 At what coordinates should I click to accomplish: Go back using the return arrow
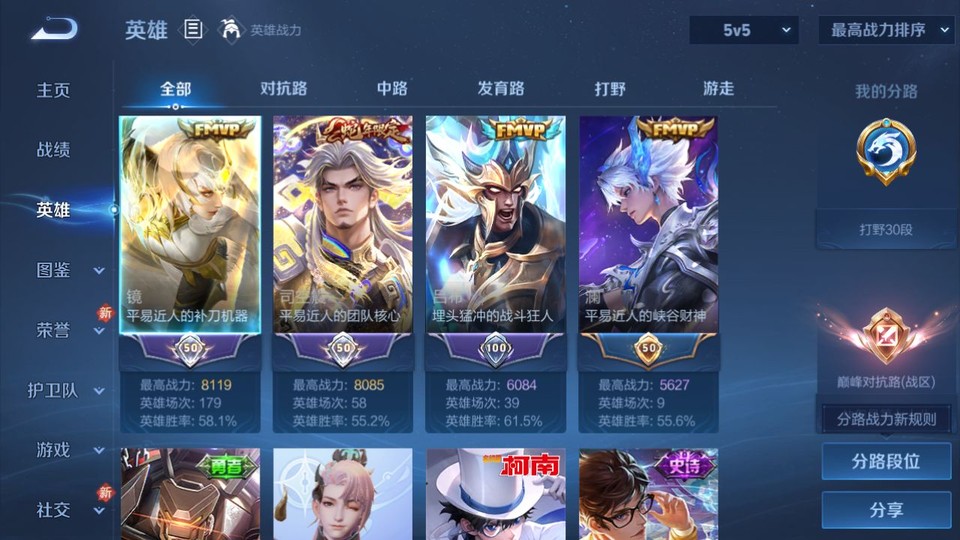point(53,30)
